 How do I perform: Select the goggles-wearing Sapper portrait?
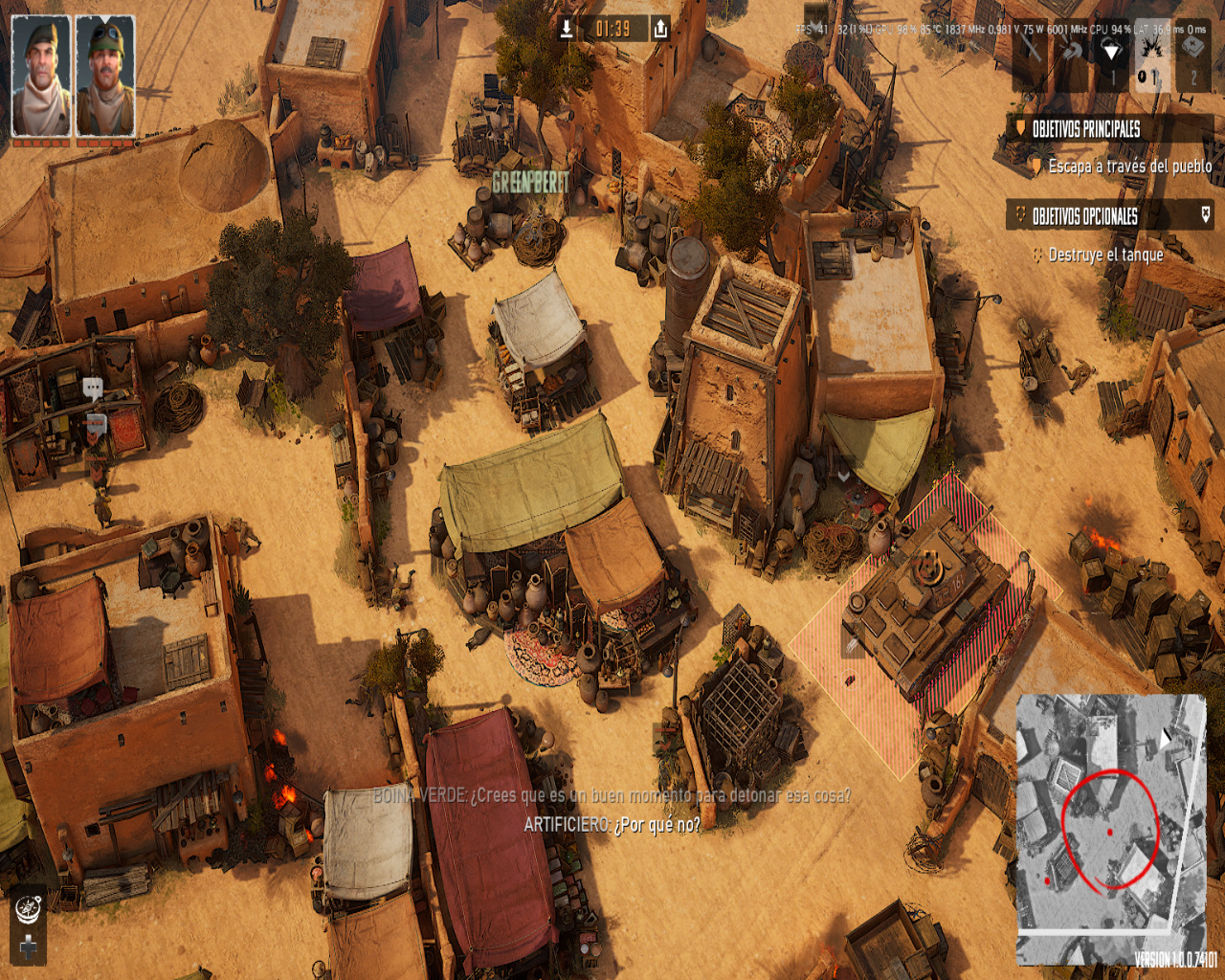click(105, 77)
